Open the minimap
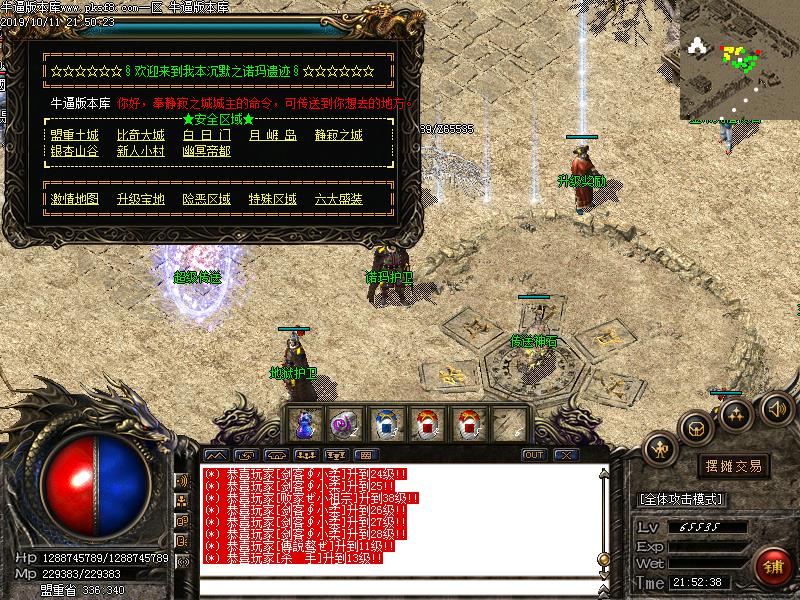 [x=738, y=60]
